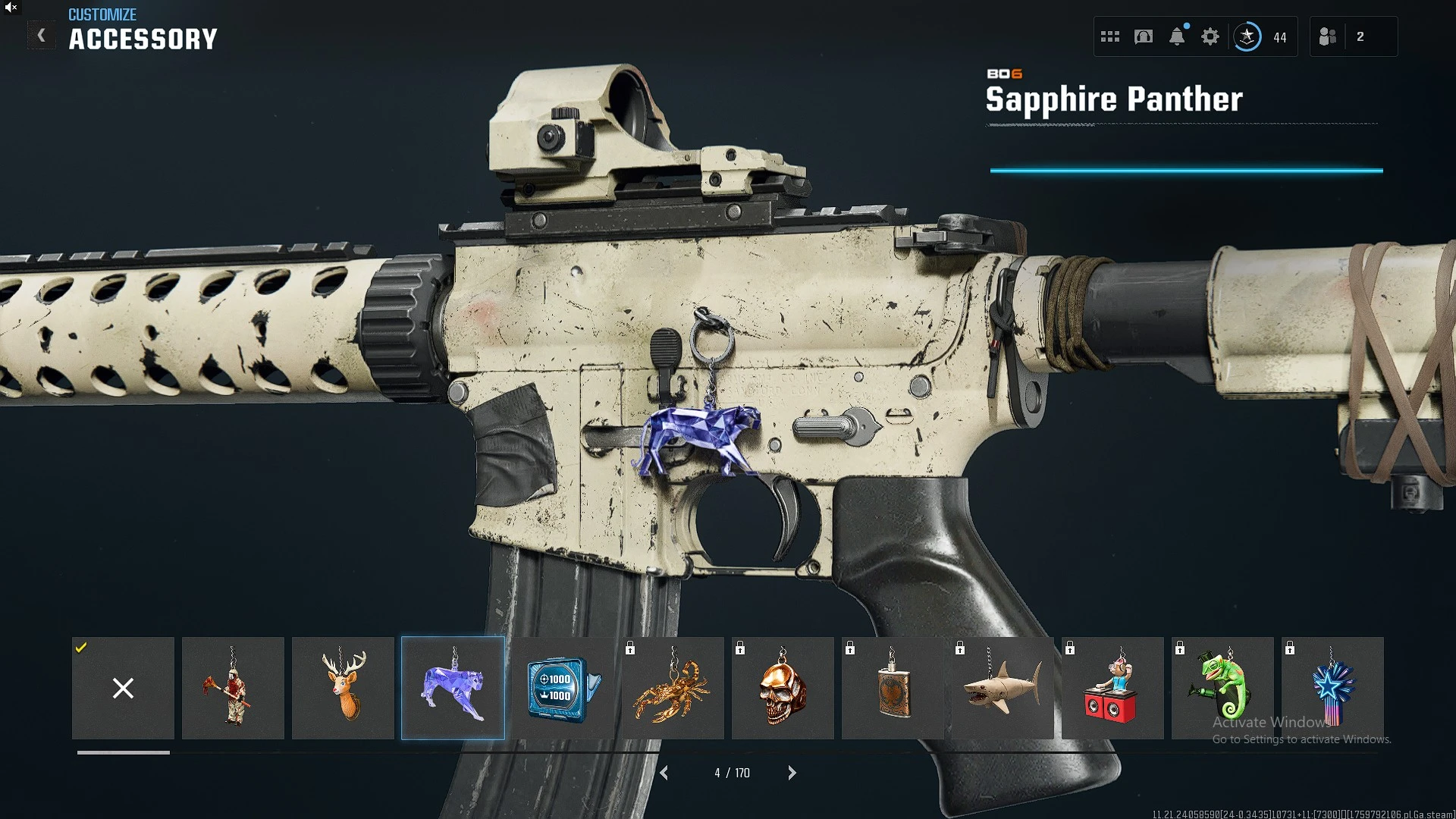Viewport: 1456px width, 819px height.
Task: Choose the locked copper skull charm
Action: [x=783, y=688]
